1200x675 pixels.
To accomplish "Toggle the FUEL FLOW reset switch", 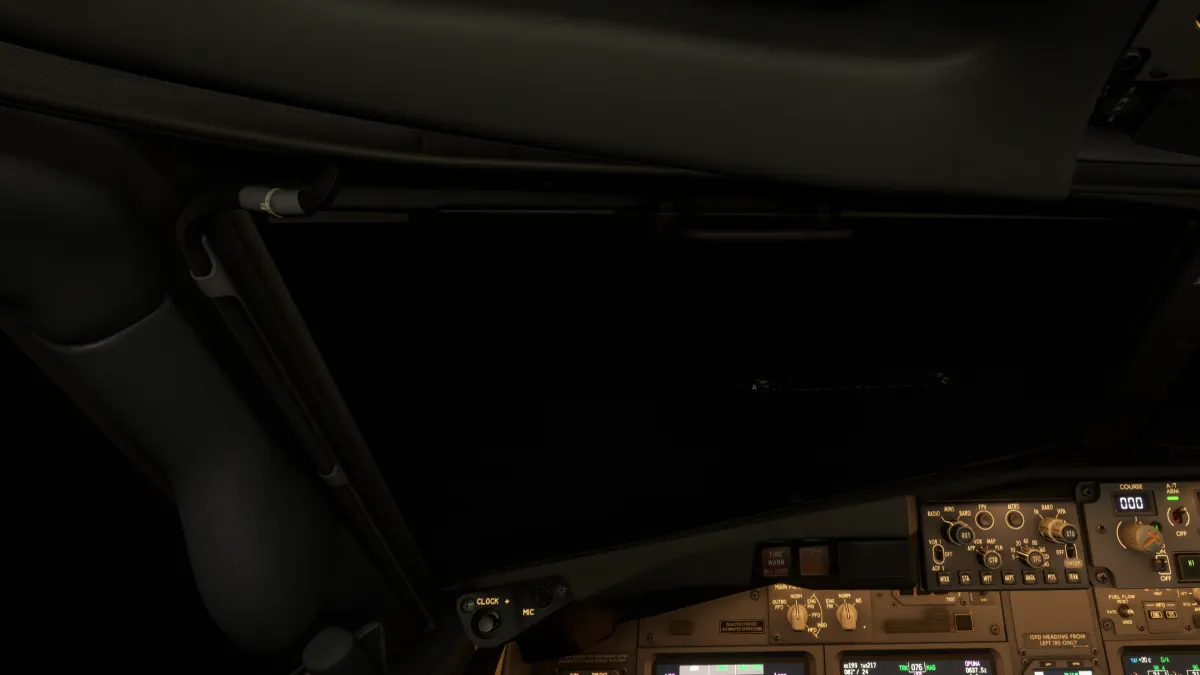I will tap(1124, 610).
